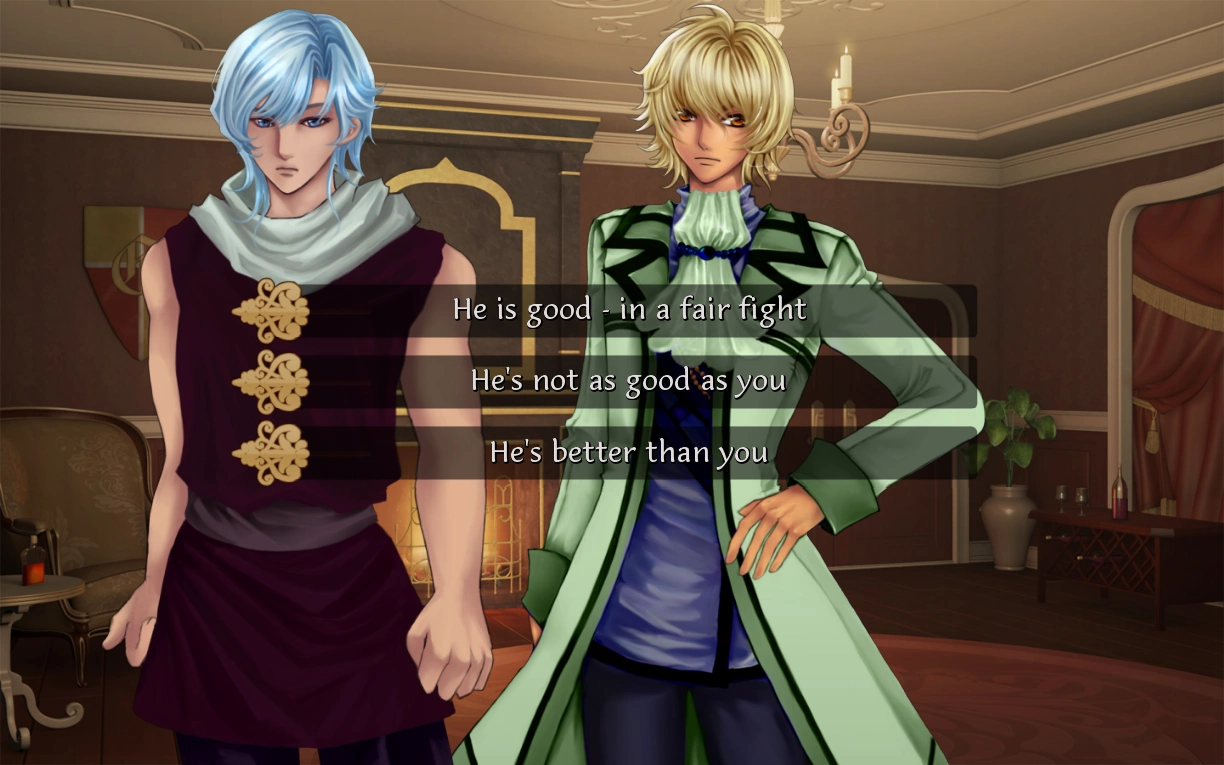Choose "He is good - in a fair fight"

(x=628, y=310)
